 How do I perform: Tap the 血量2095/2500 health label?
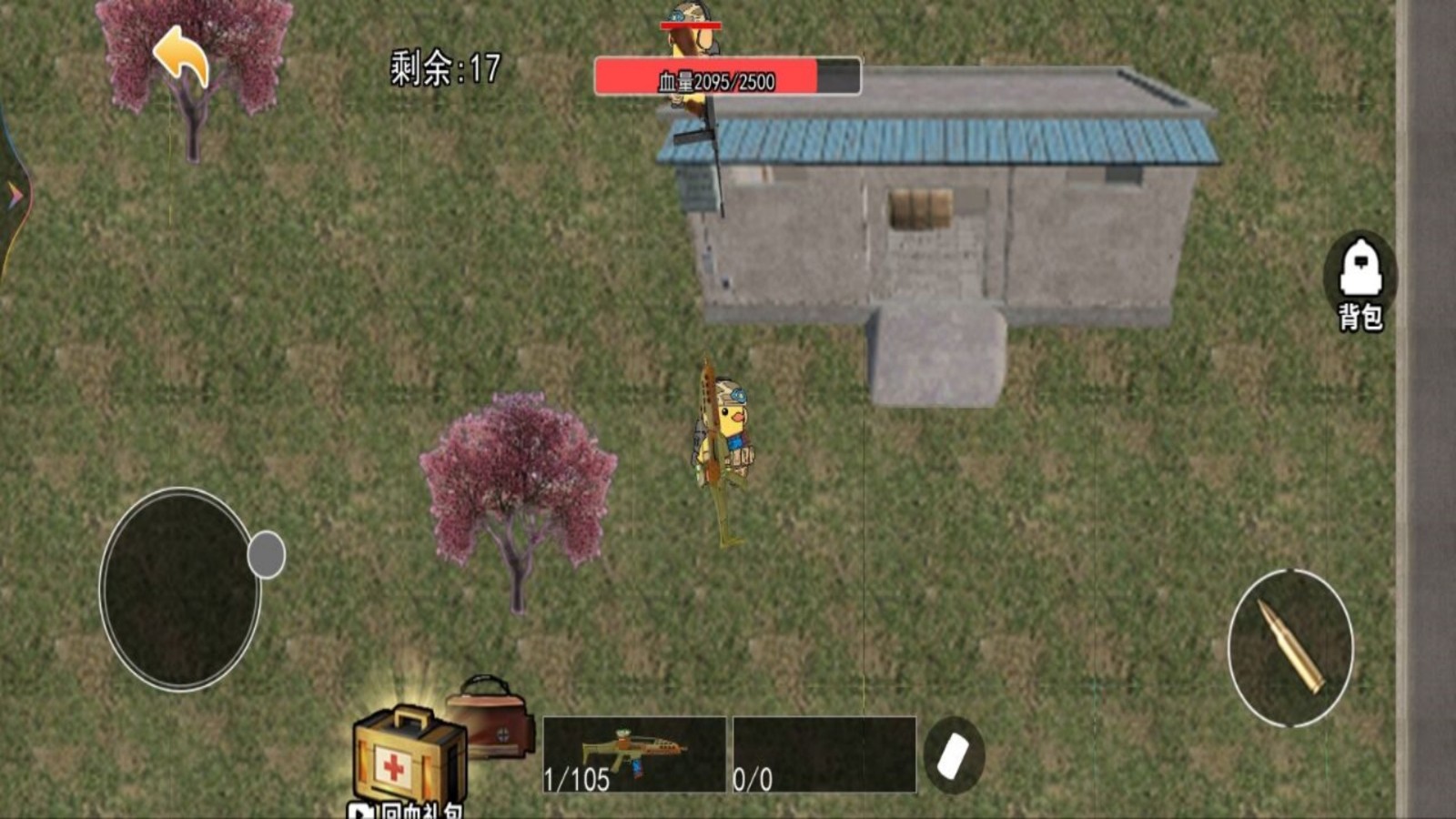point(713,81)
